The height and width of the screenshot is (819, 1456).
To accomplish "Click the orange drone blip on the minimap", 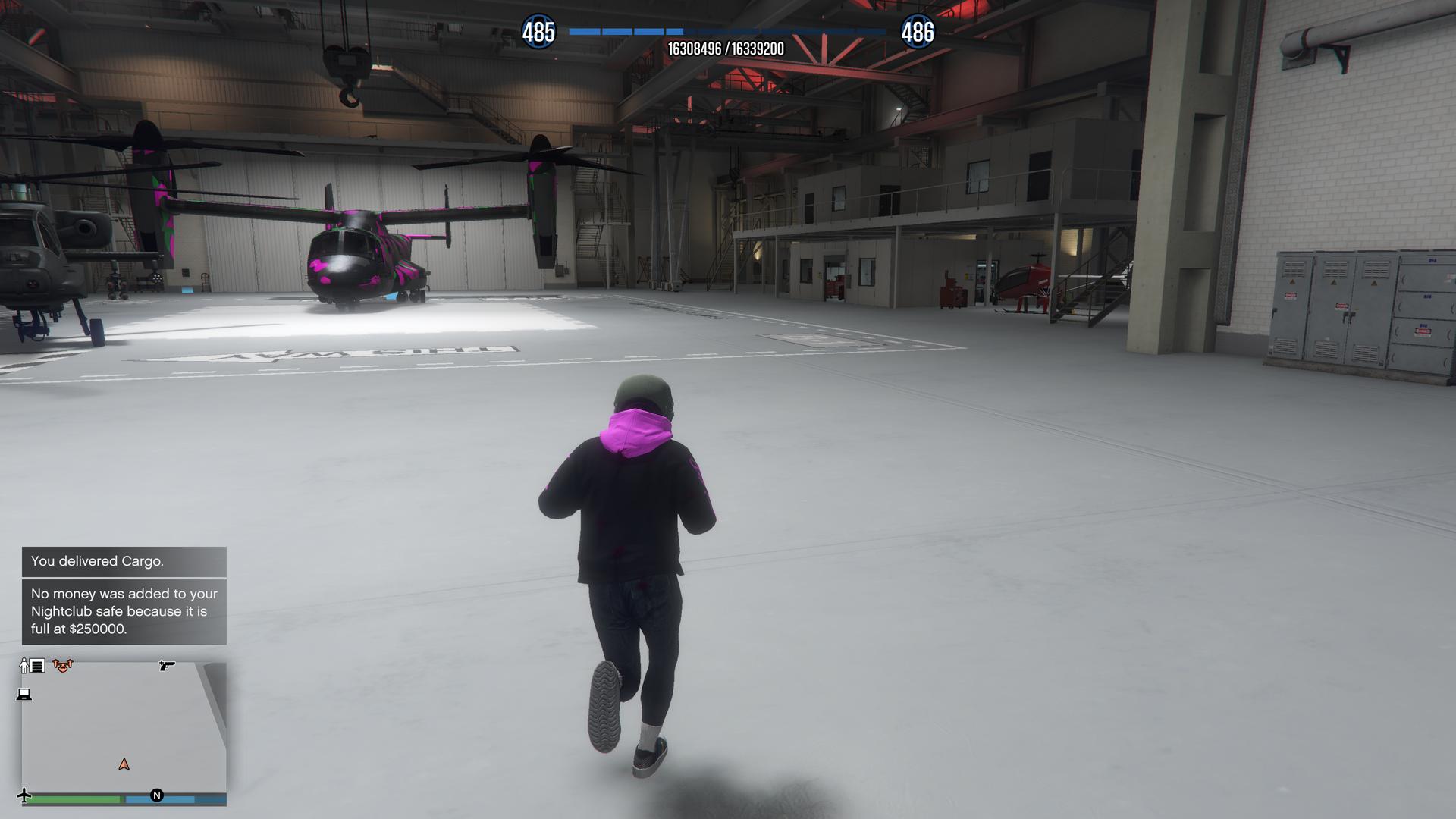I will (62, 666).
